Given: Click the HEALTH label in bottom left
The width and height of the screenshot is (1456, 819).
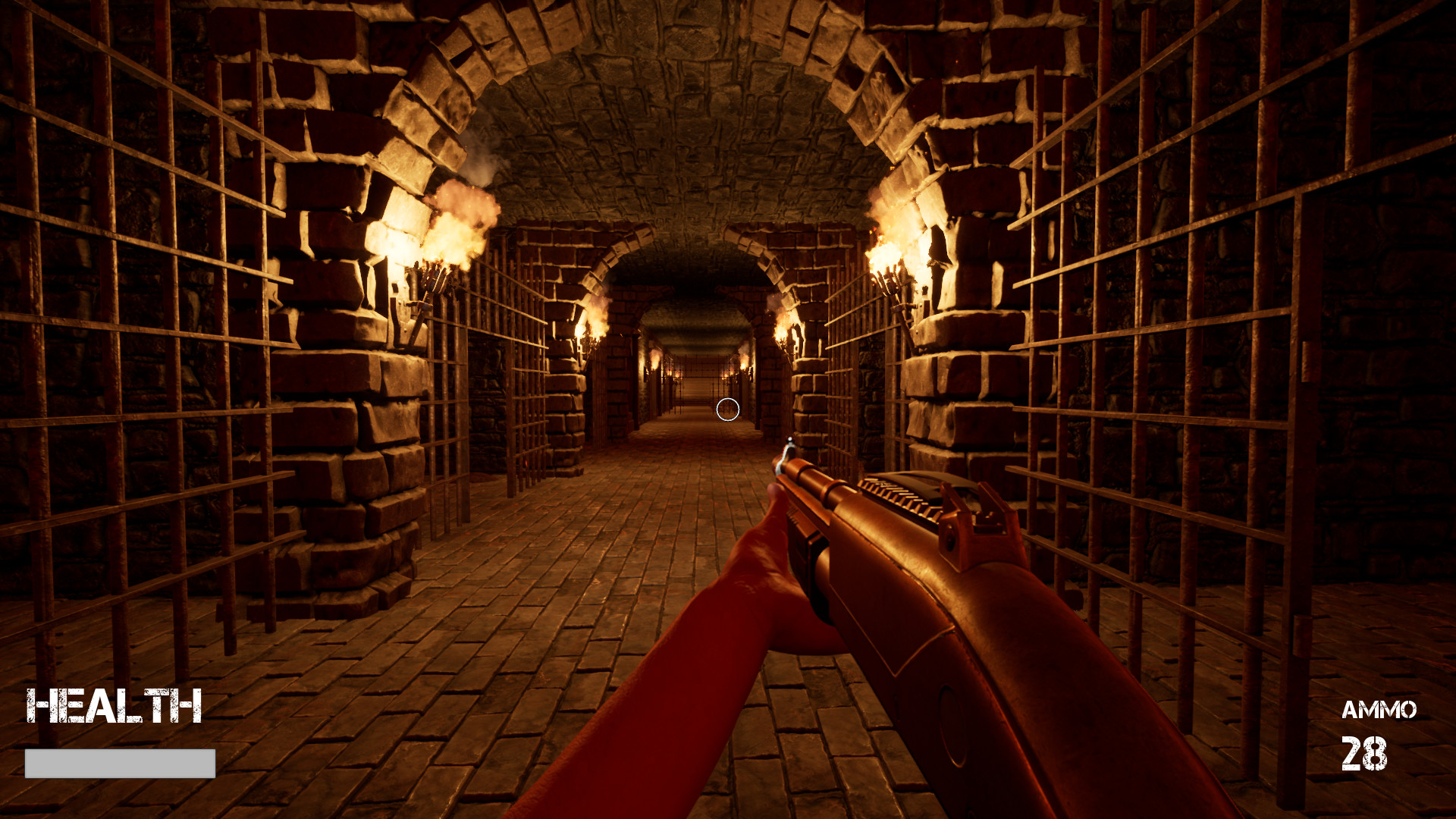Looking at the screenshot, I should click(114, 706).
